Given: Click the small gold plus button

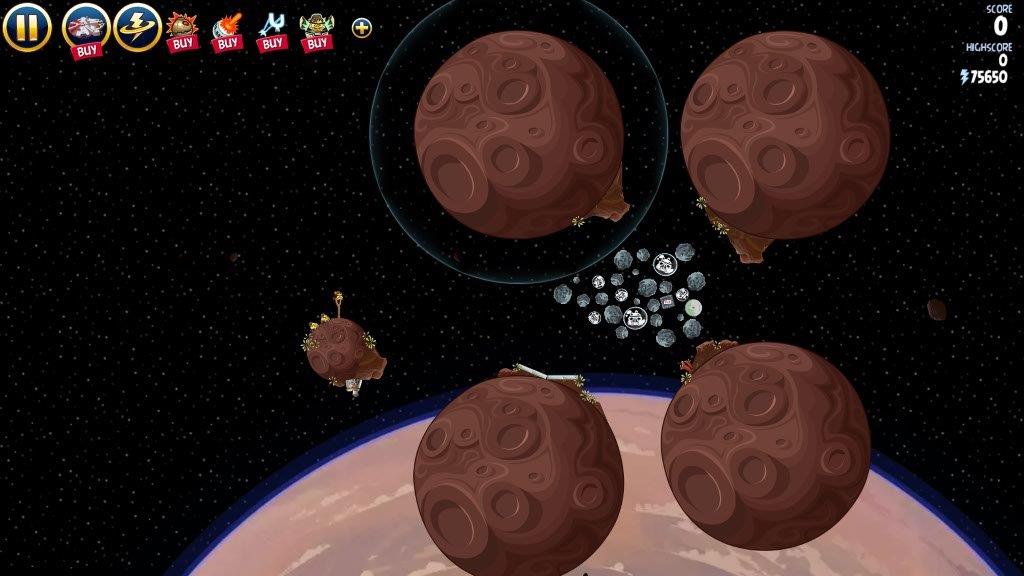Looking at the screenshot, I should pyautogui.click(x=362, y=27).
